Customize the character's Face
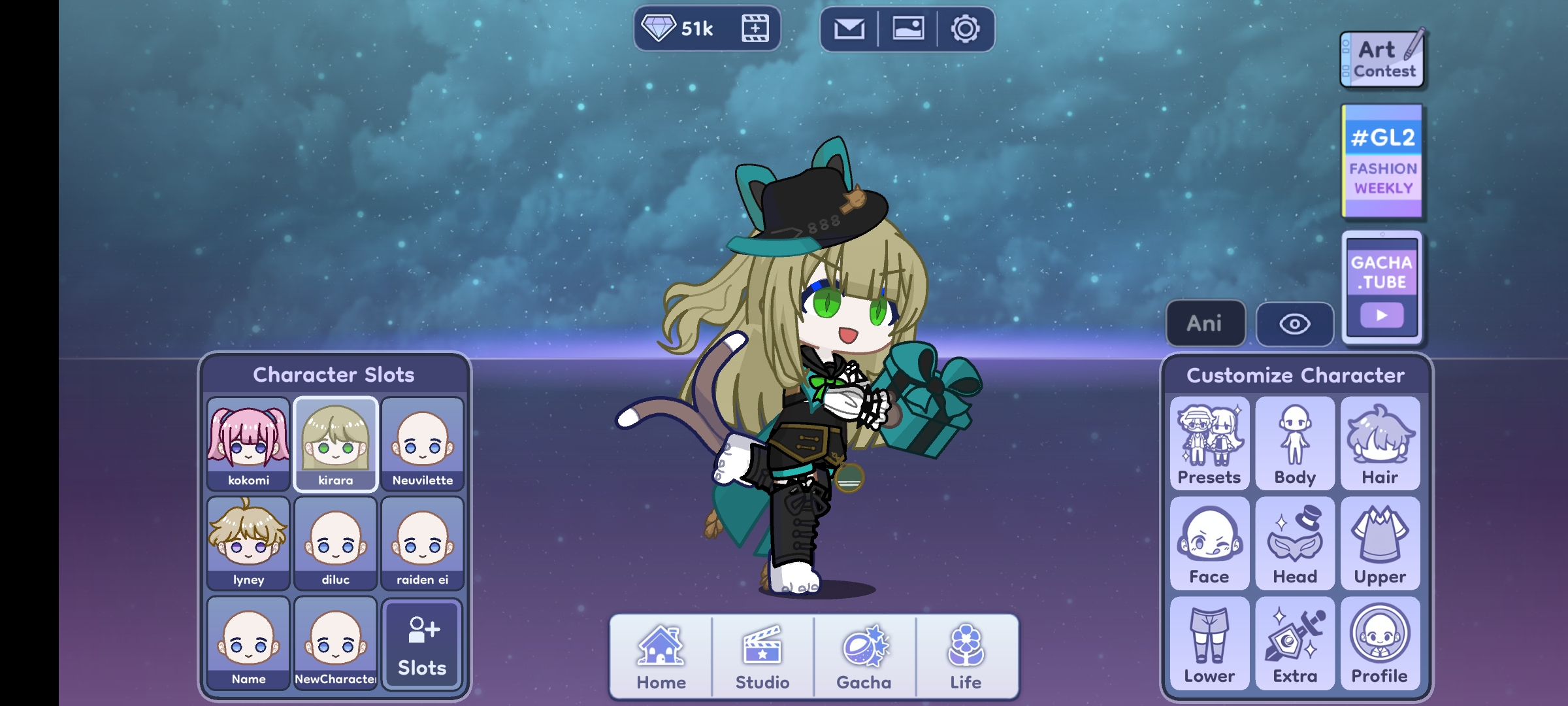 tap(1209, 543)
